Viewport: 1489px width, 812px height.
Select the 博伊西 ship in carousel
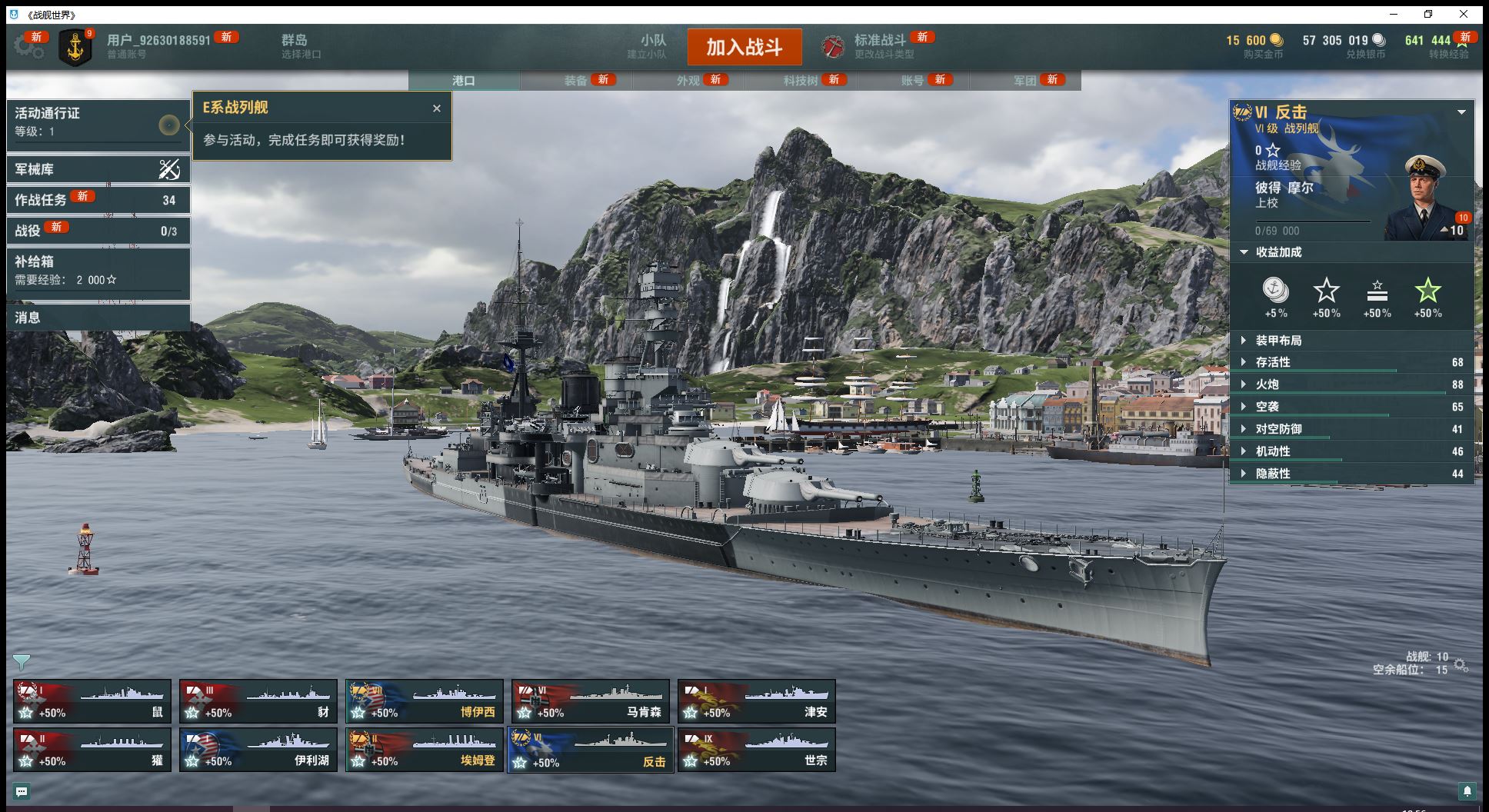[x=425, y=701]
